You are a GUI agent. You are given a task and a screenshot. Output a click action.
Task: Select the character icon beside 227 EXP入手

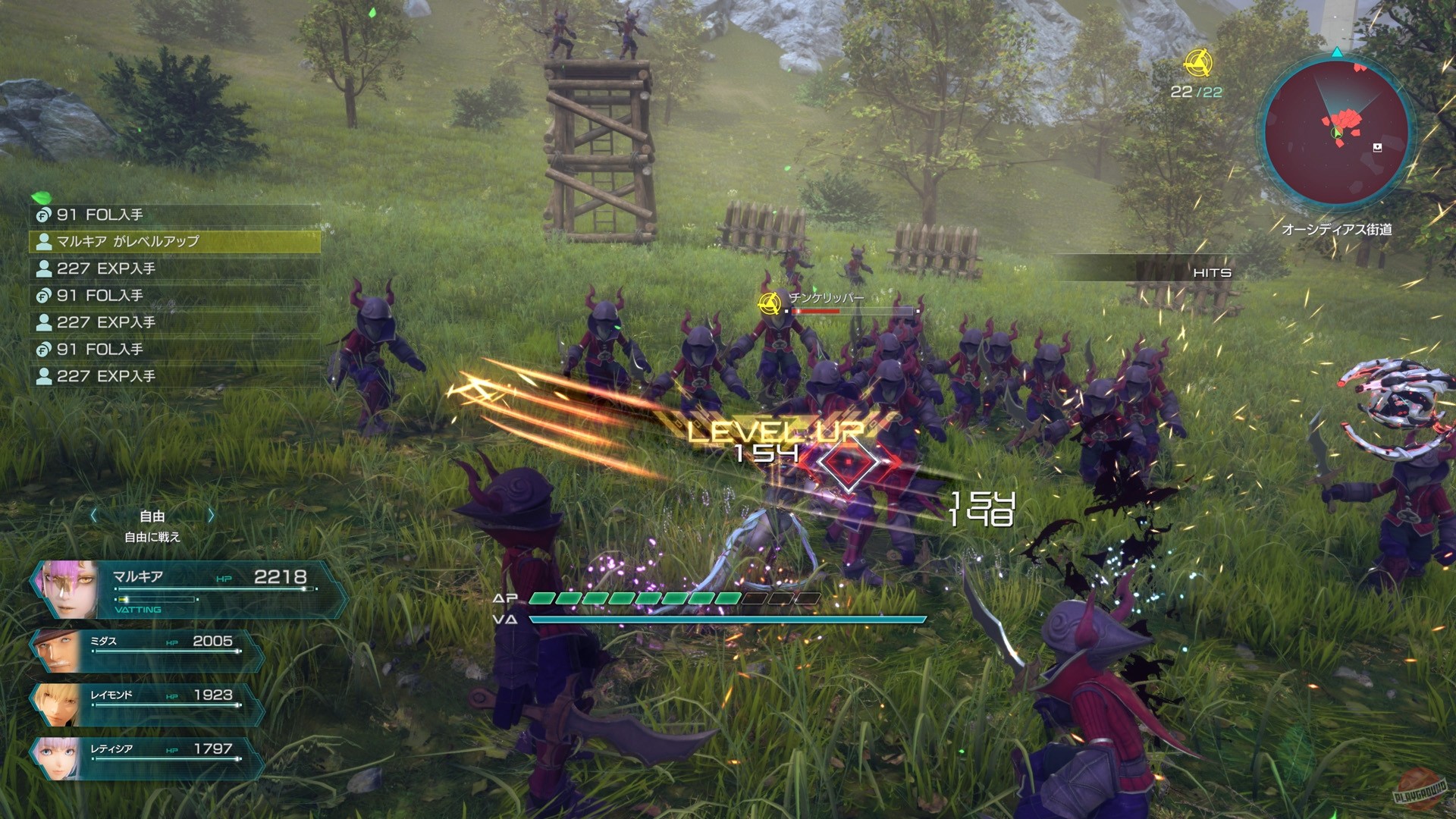pos(42,268)
